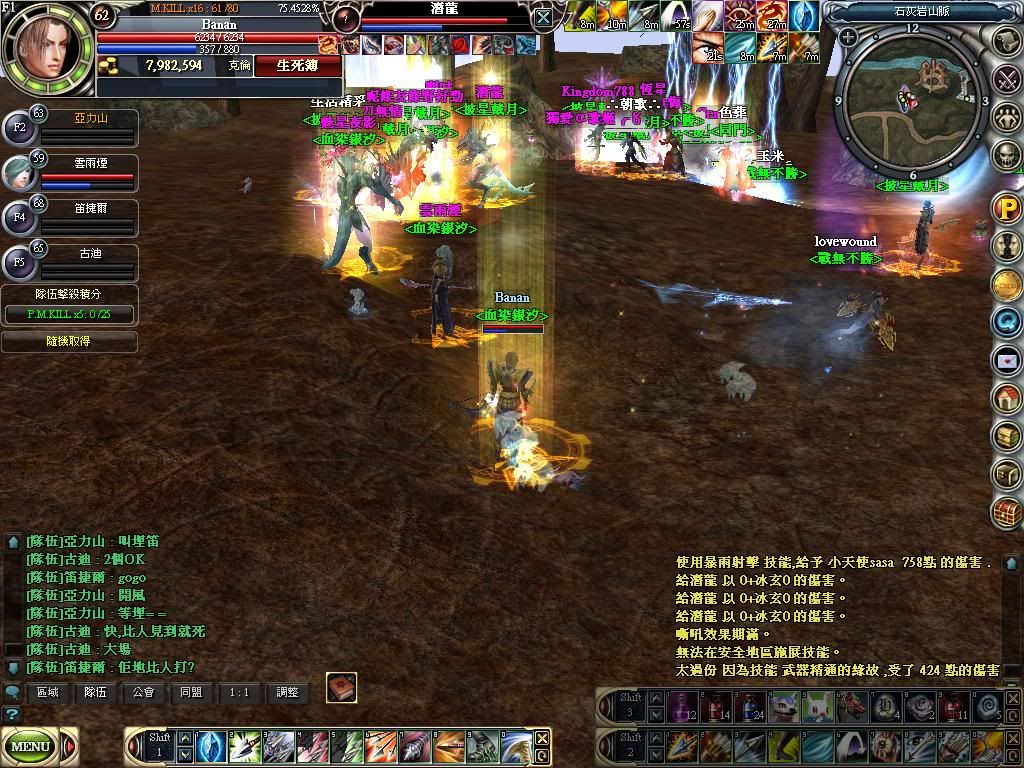Viewport: 1024px width, 768px height.
Task: Close the target frame with the X button
Action: coord(542,17)
